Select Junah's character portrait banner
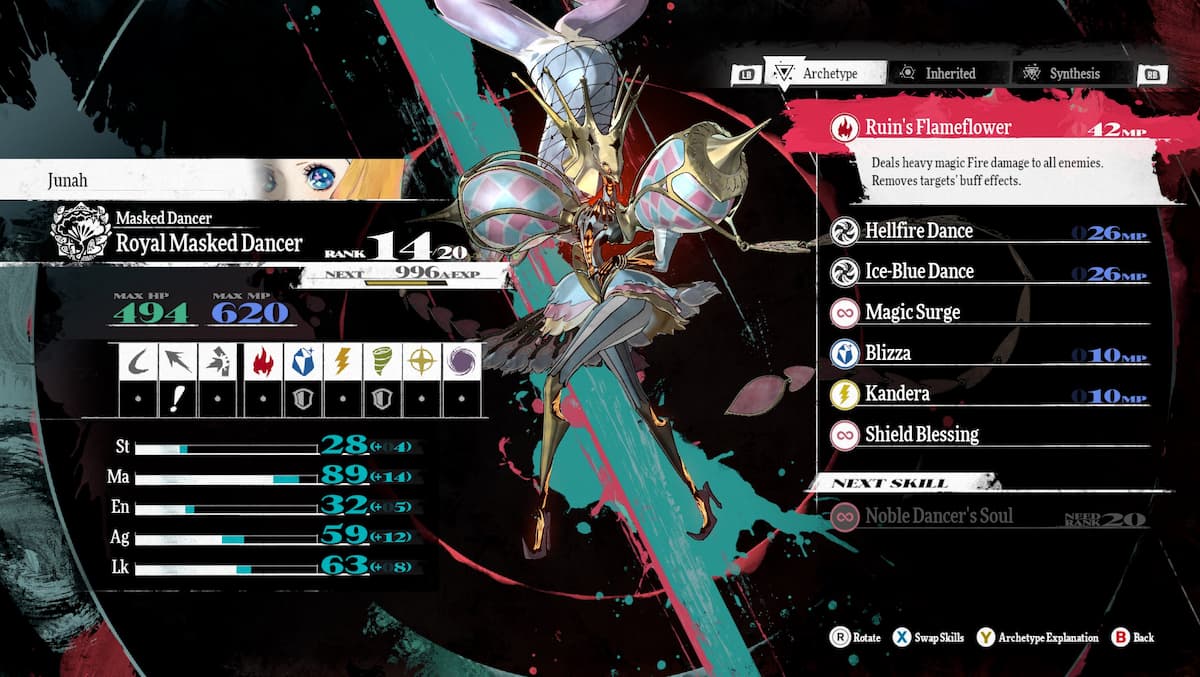 (200, 180)
